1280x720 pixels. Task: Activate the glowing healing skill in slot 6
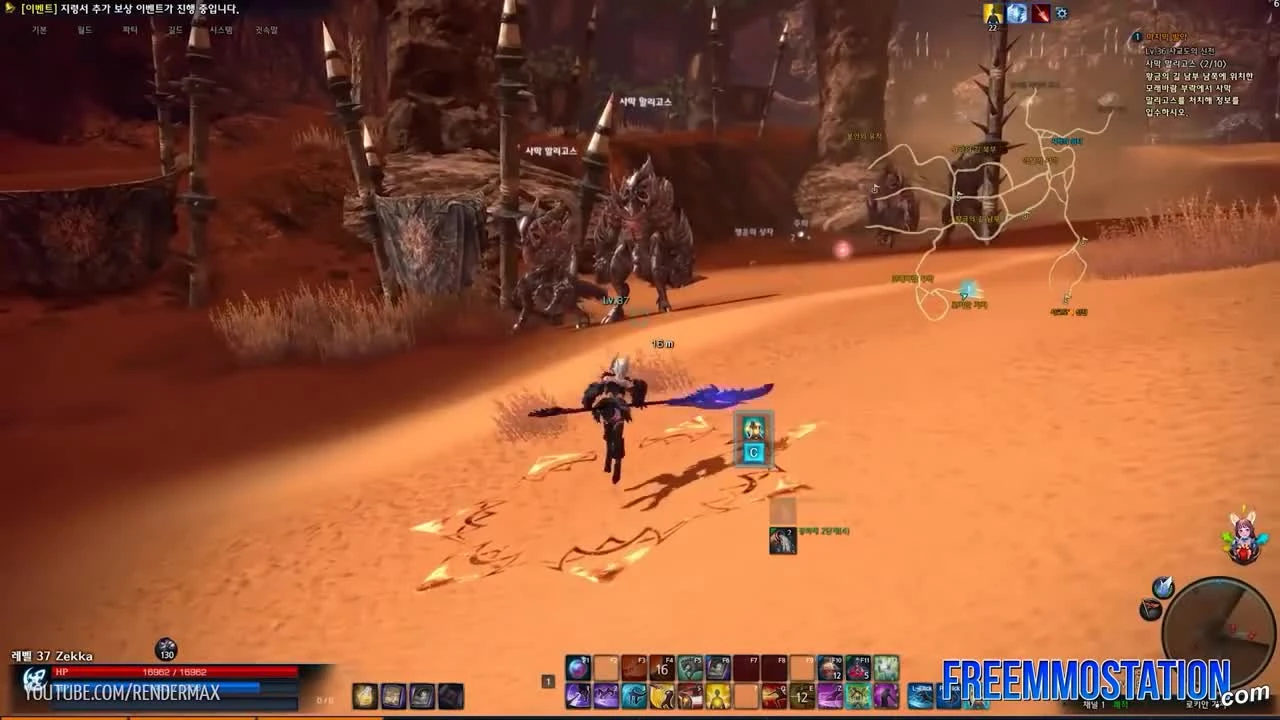(716, 696)
